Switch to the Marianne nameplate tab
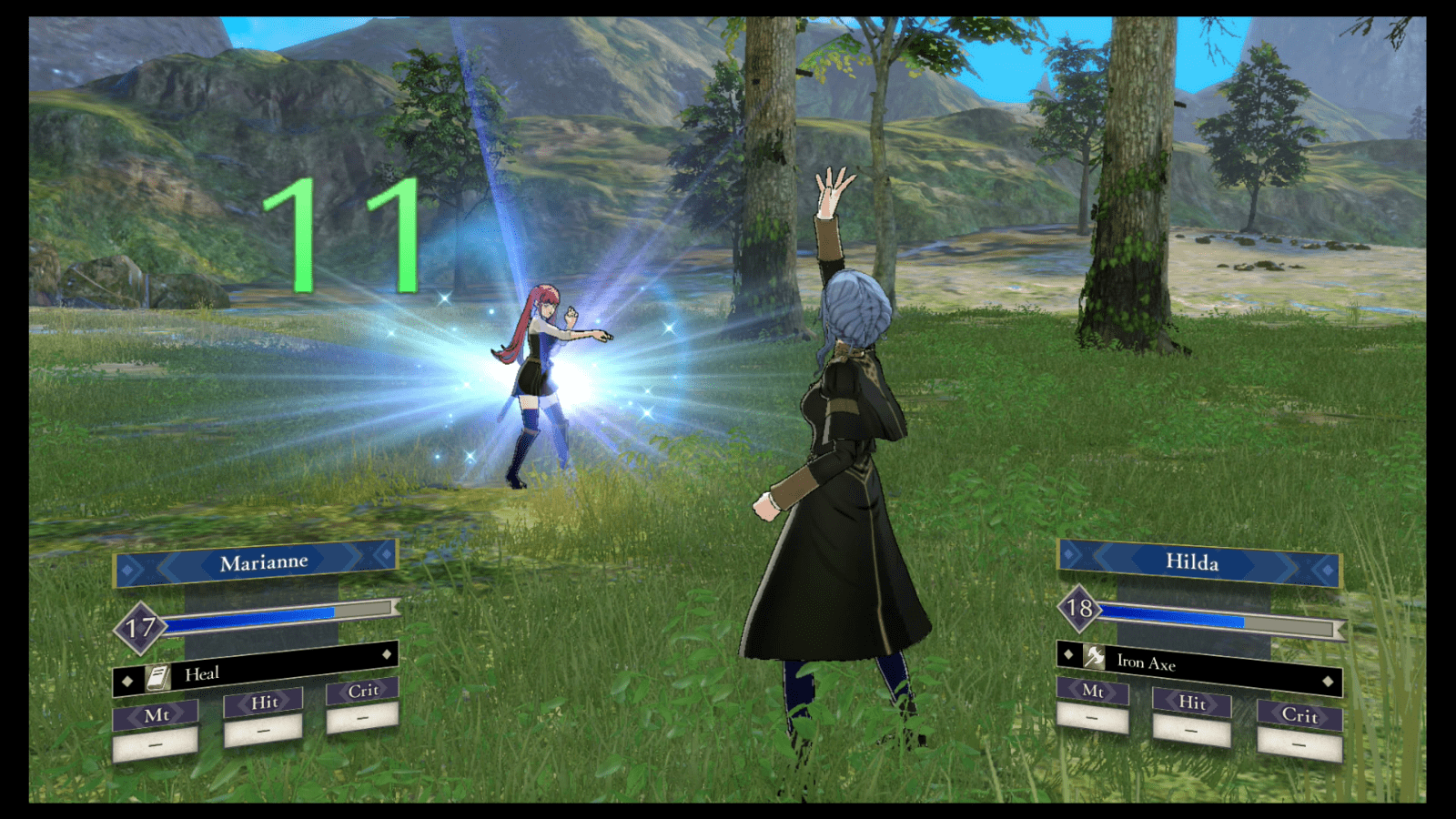 (x=265, y=561)
